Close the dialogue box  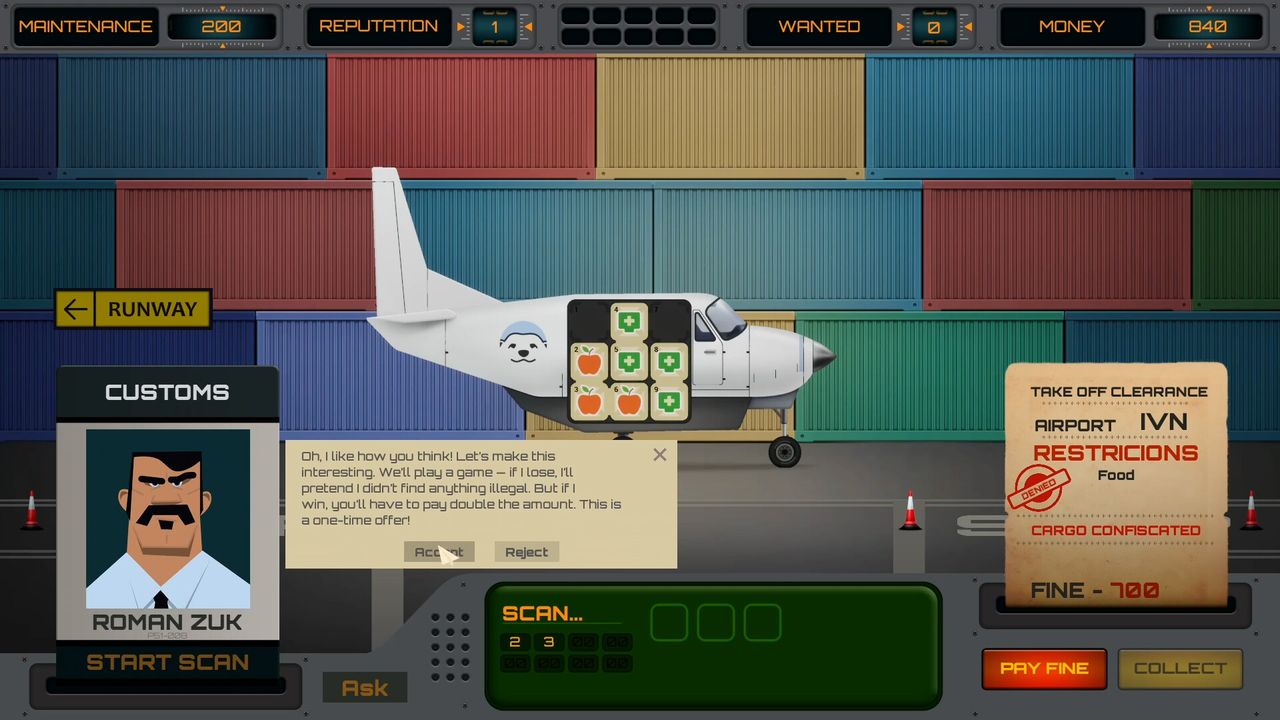(659, 455)
